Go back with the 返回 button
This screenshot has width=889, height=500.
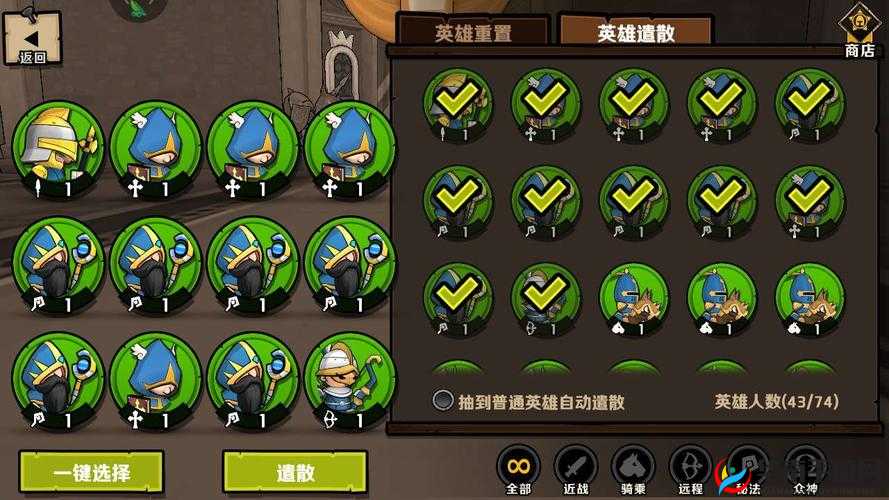(x=32, y=39)
